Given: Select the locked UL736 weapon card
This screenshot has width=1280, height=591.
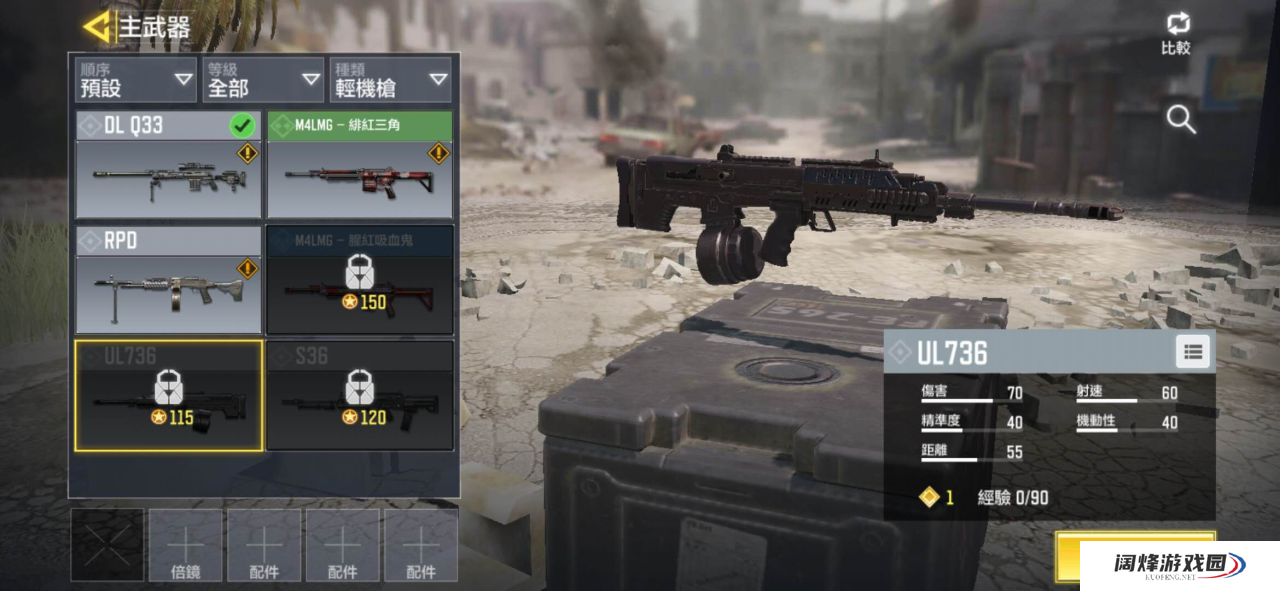Looking at the screenshot, I should tap(168, 396).
